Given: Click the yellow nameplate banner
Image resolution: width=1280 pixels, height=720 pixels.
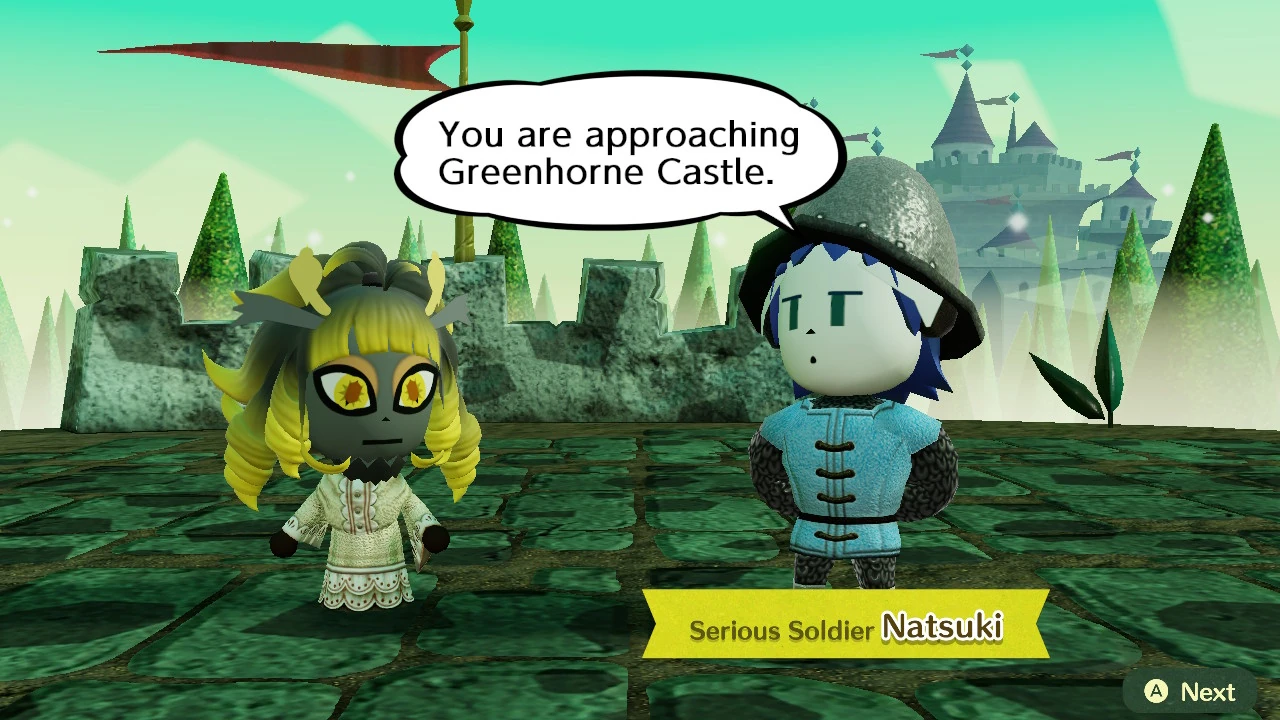Looking at the screenshot, I should 850,622.
